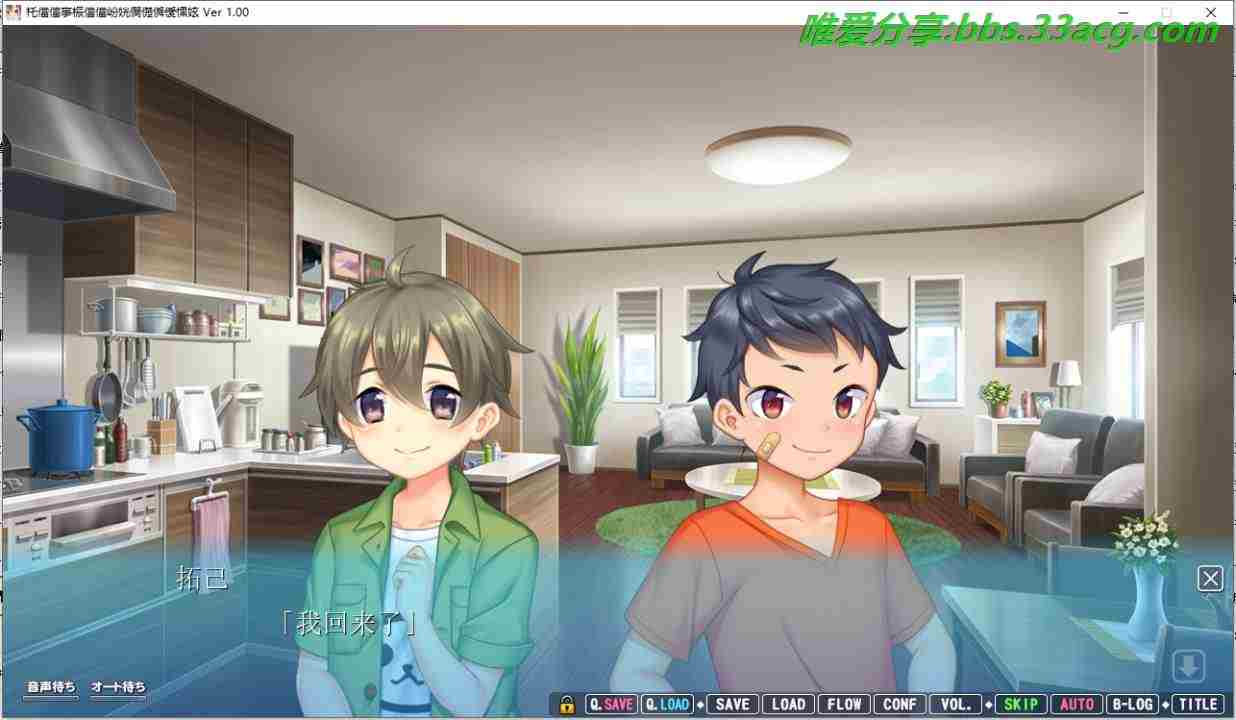Image resolution: width=1236 pixels, height=720 pixels.
Task: Close the game window
Action: coord(1210,12)
